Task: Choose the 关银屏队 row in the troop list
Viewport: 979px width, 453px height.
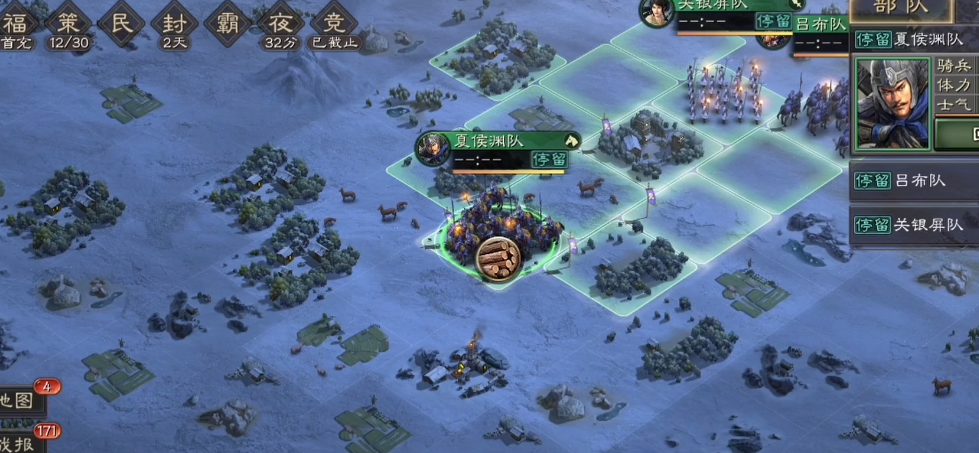Action: [914, 224]
